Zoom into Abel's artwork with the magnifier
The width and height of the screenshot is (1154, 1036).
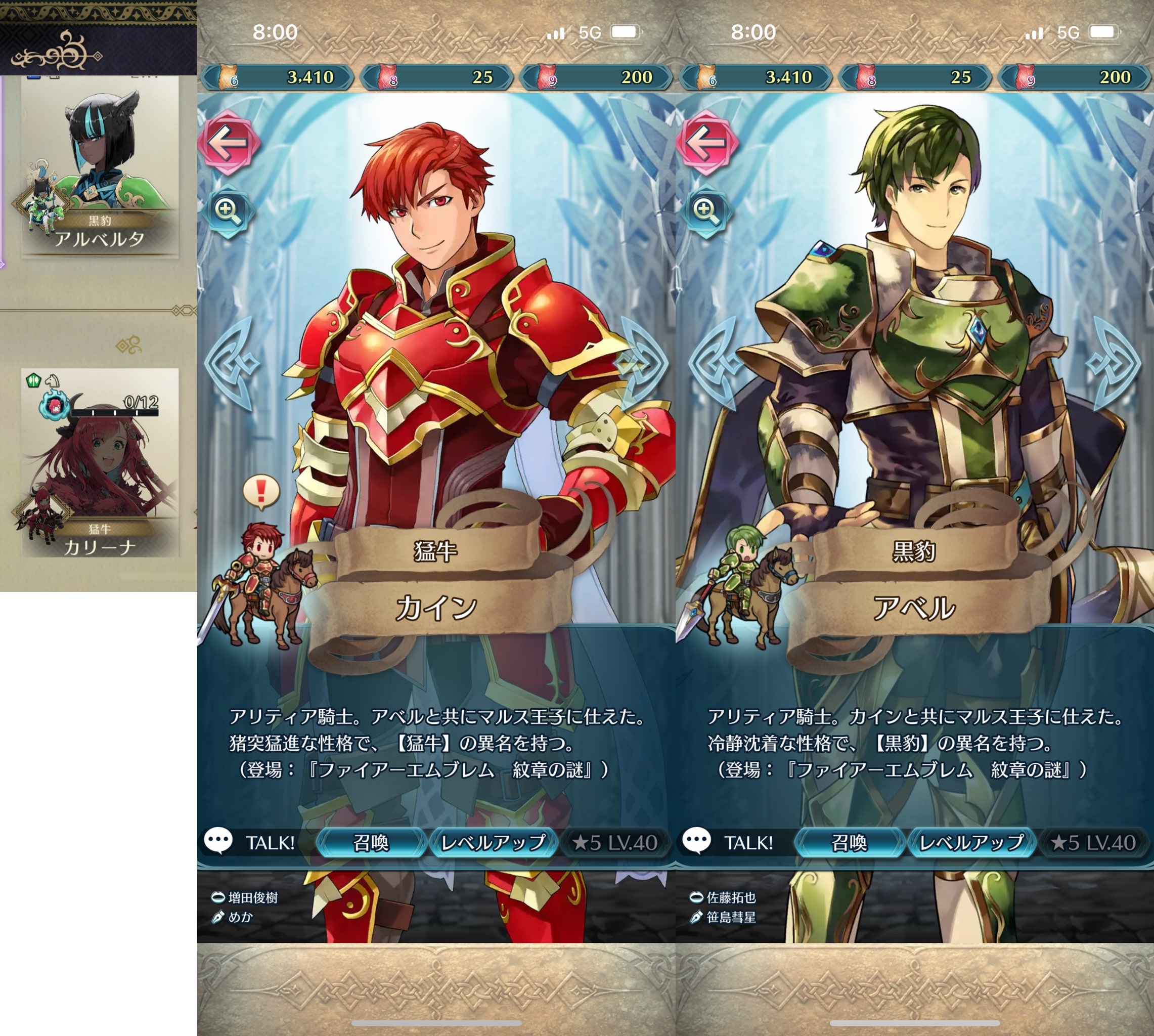tap(706, 210)
